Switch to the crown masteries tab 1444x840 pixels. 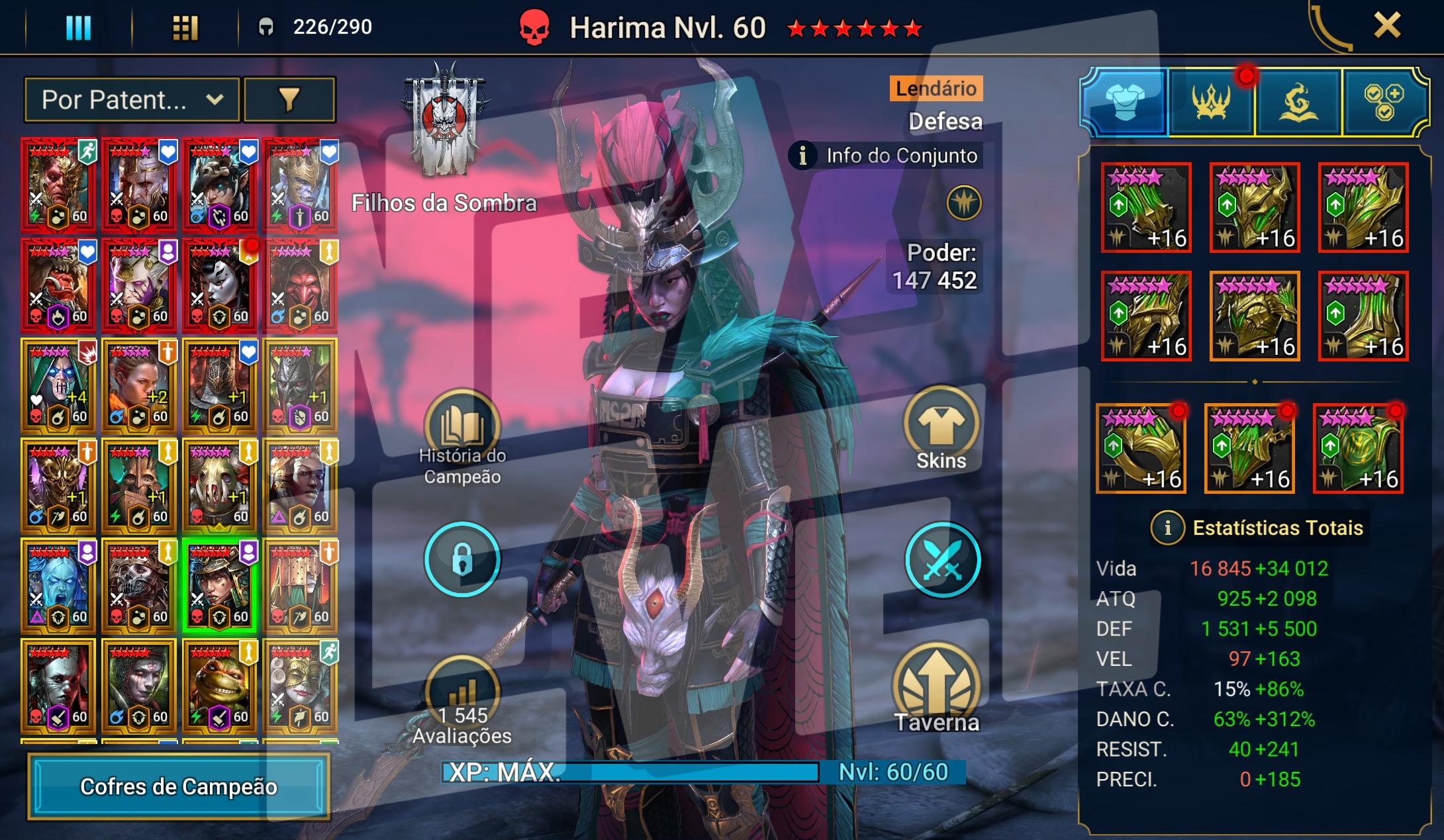click(1211, 103)
